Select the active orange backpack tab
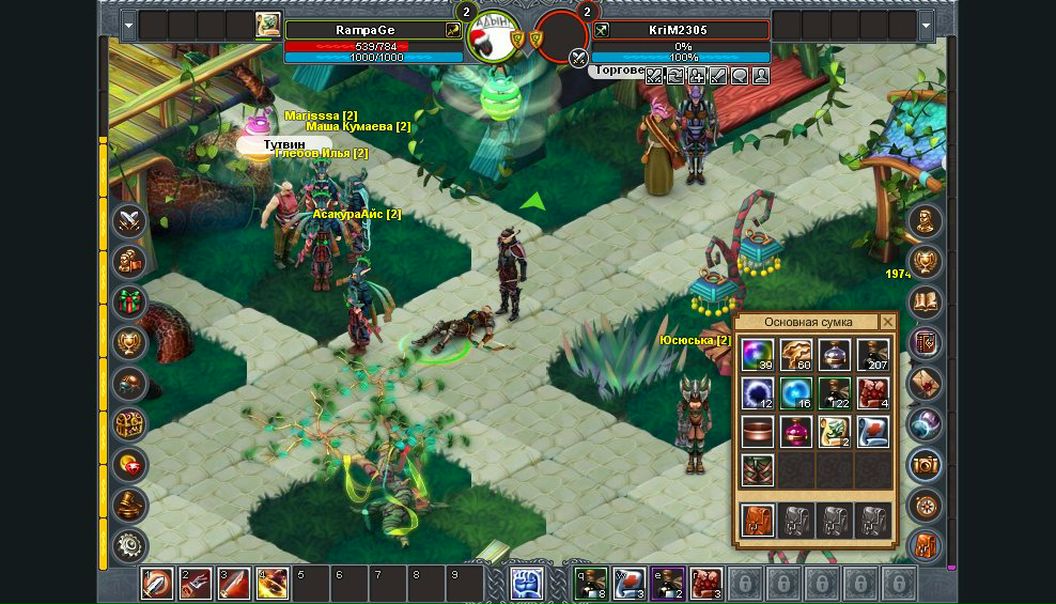This screenshot has height=604, width=1056. (x=758, y=520)
